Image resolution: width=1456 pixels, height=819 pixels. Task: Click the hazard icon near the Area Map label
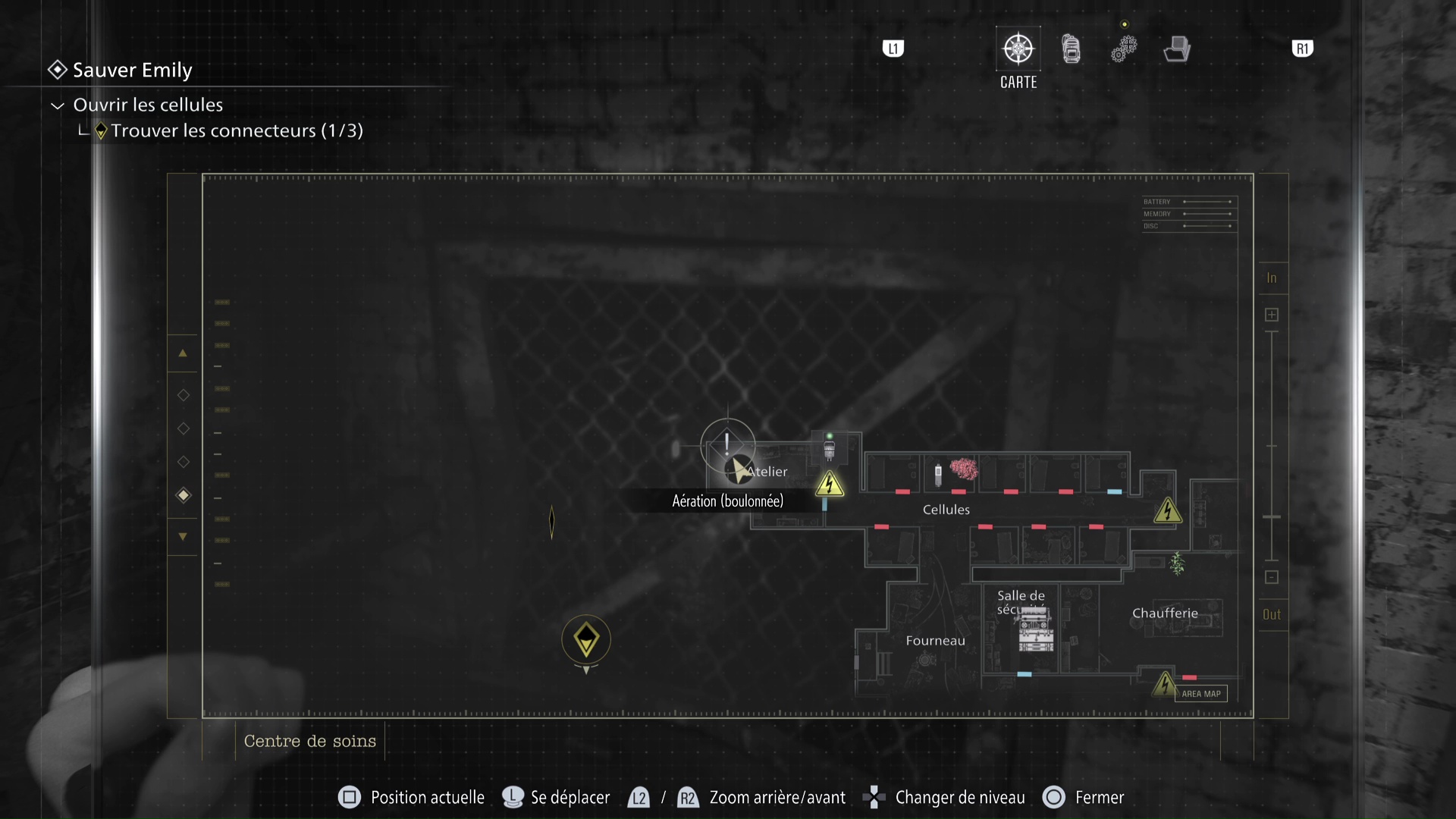(1166, 684)
